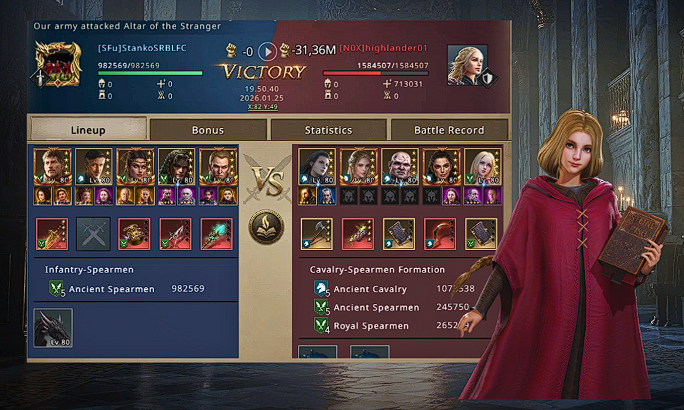Open the Bonus tab
The width and height of the screenshot is (684, 410).
(208, 130)
